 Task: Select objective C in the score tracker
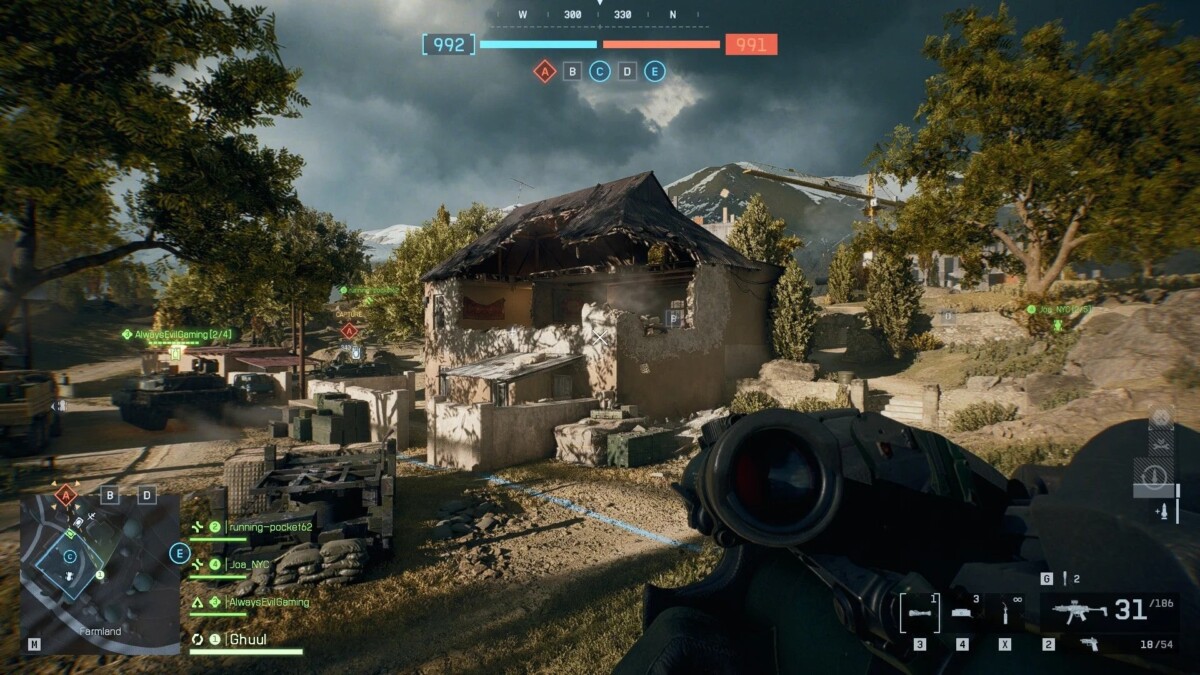coord(599,71)
